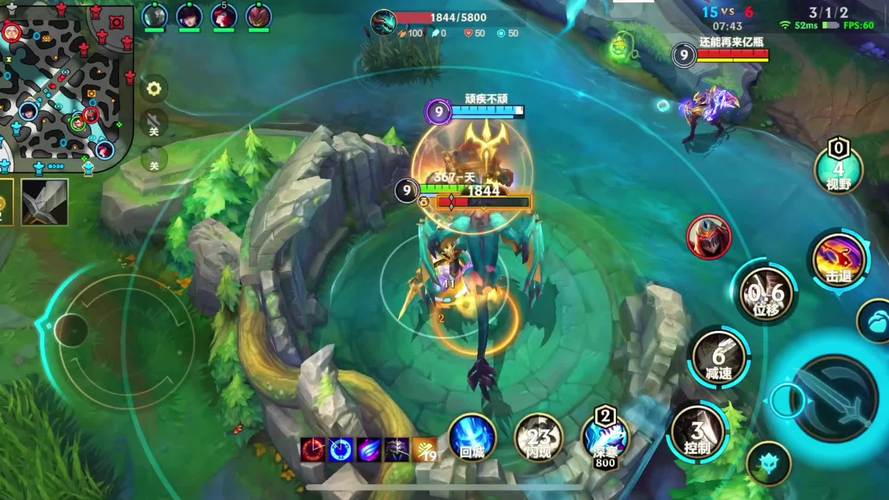Screen dimensions: 889x500
Task: Open the scoreboard via the 15 vs 6 score
Action: (727, 11)
